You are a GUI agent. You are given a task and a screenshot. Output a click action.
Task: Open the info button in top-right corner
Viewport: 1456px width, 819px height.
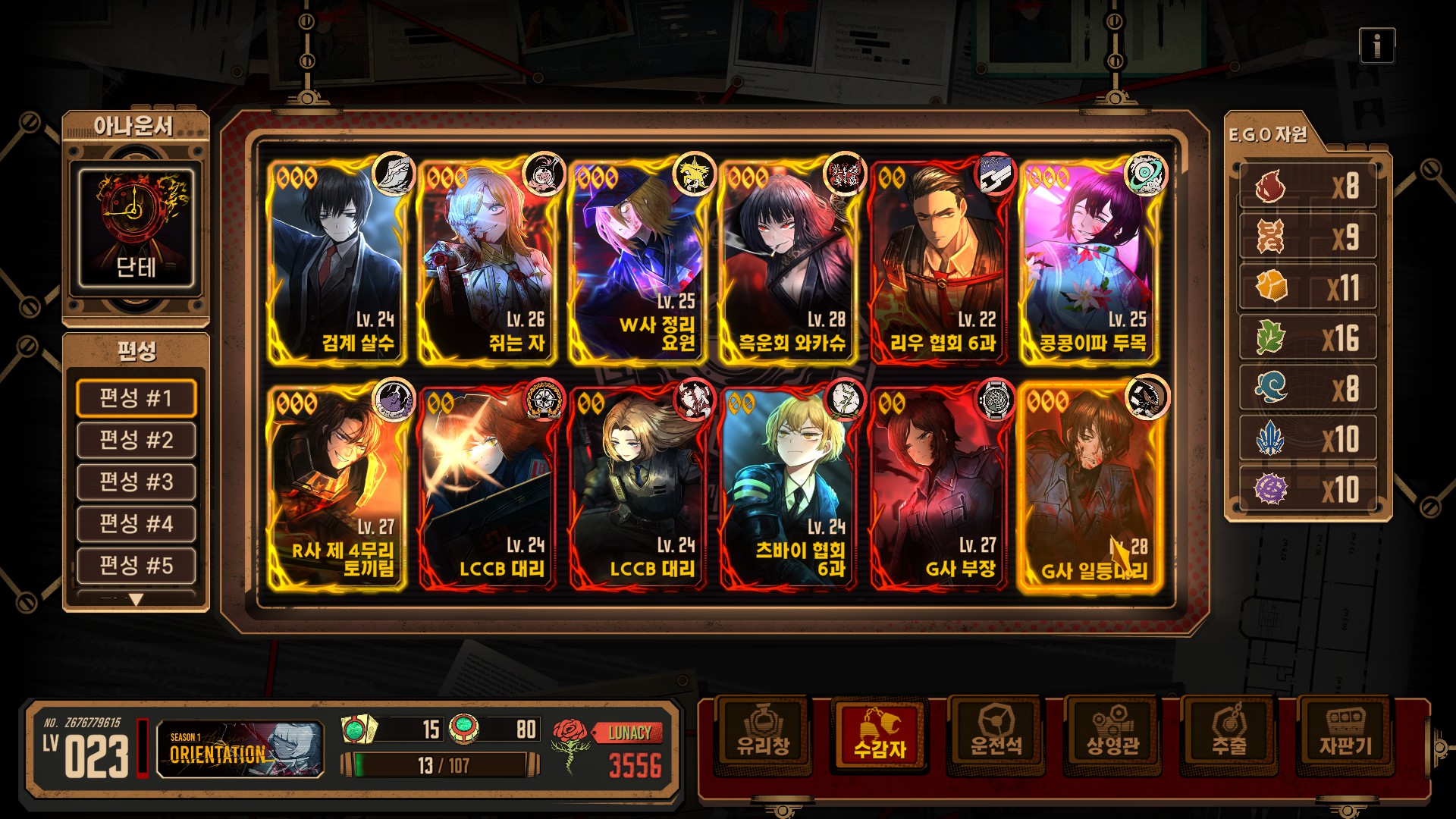pyautogui.click(x=1376, y=46)
